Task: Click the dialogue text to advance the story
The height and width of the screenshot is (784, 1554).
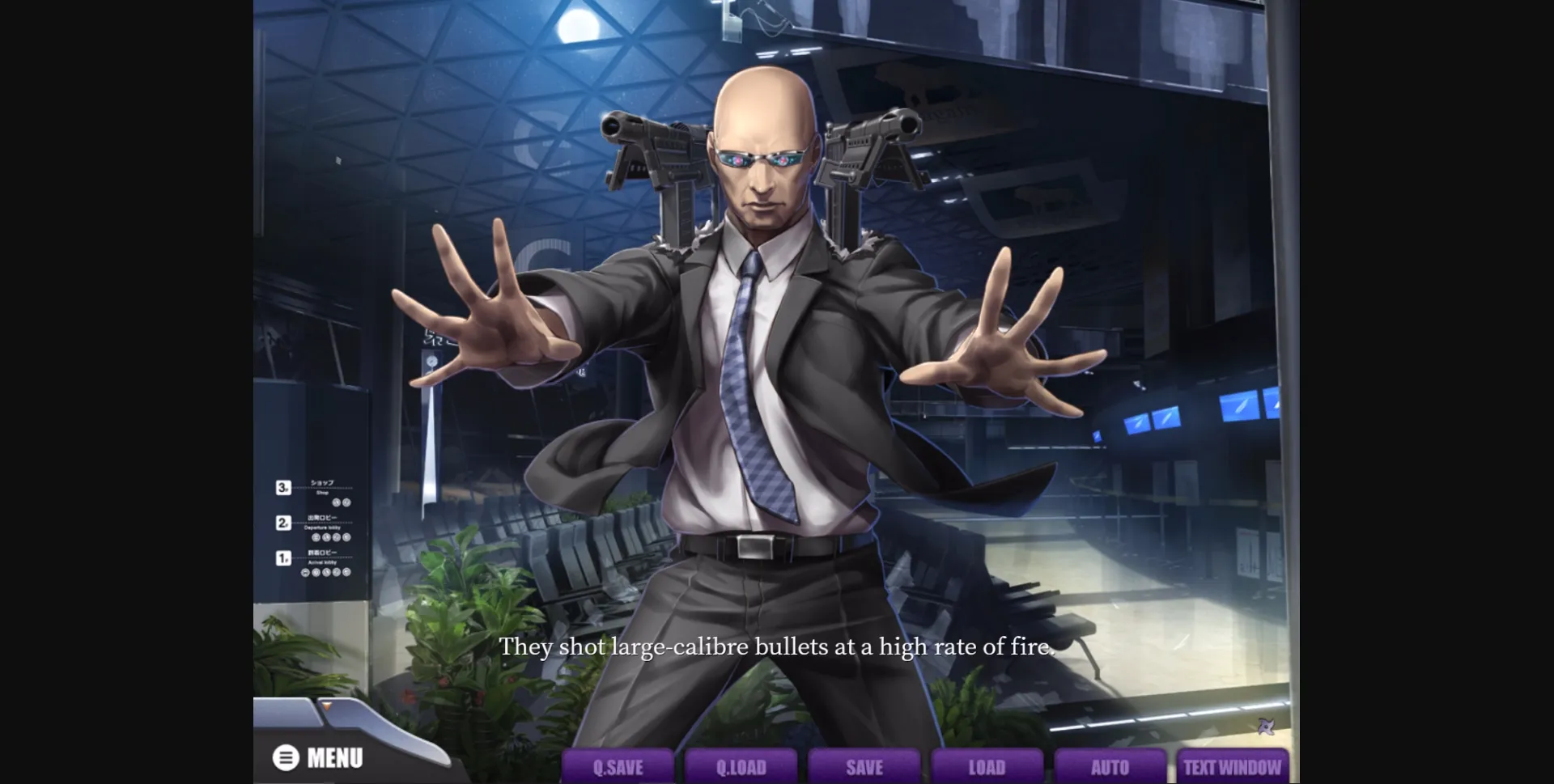Action: click(777, 646)
